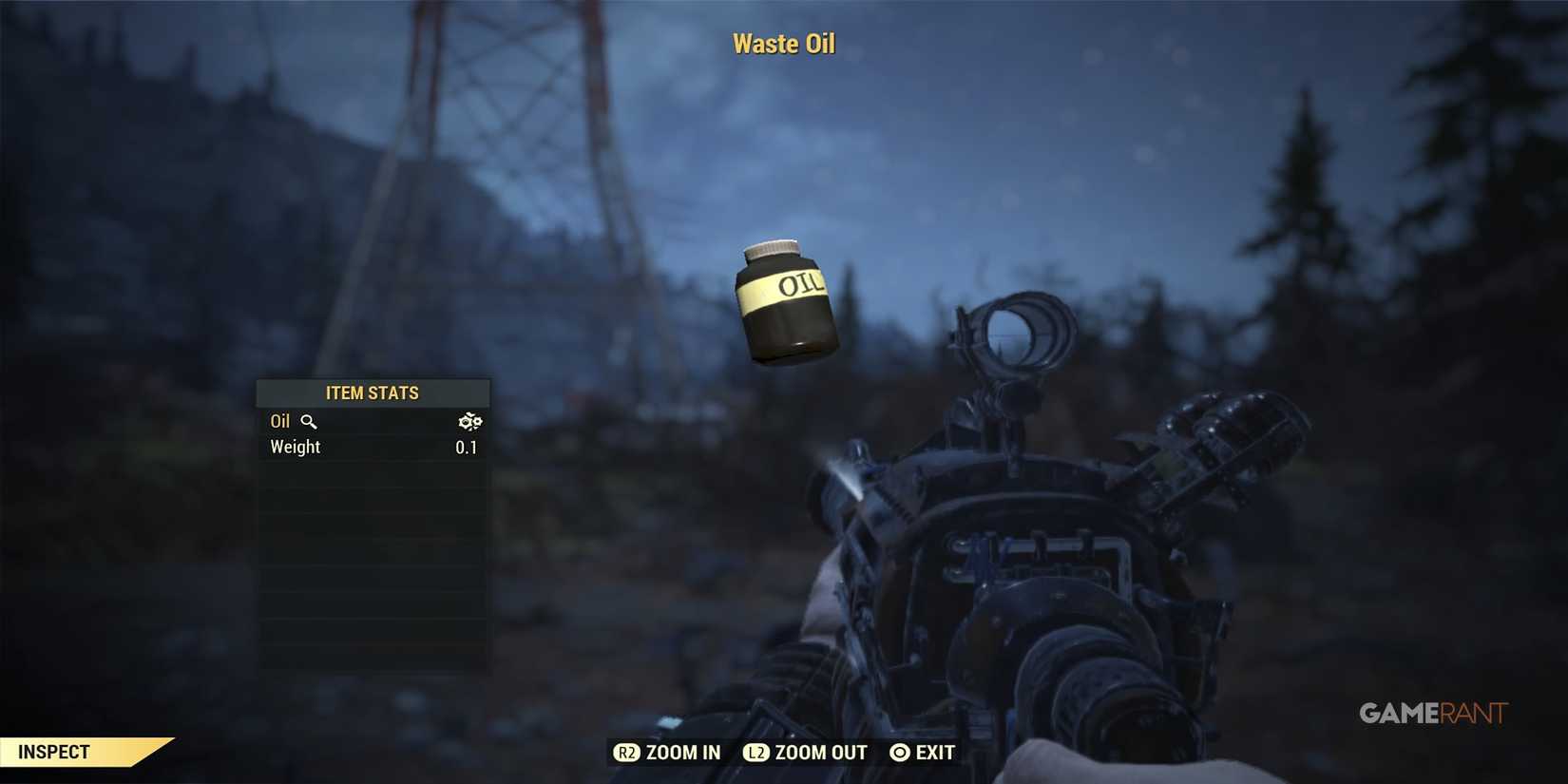This screenshot has height=784, width=1568.
Task: Click the L2 button prompt icon
Action: point(756,752)
